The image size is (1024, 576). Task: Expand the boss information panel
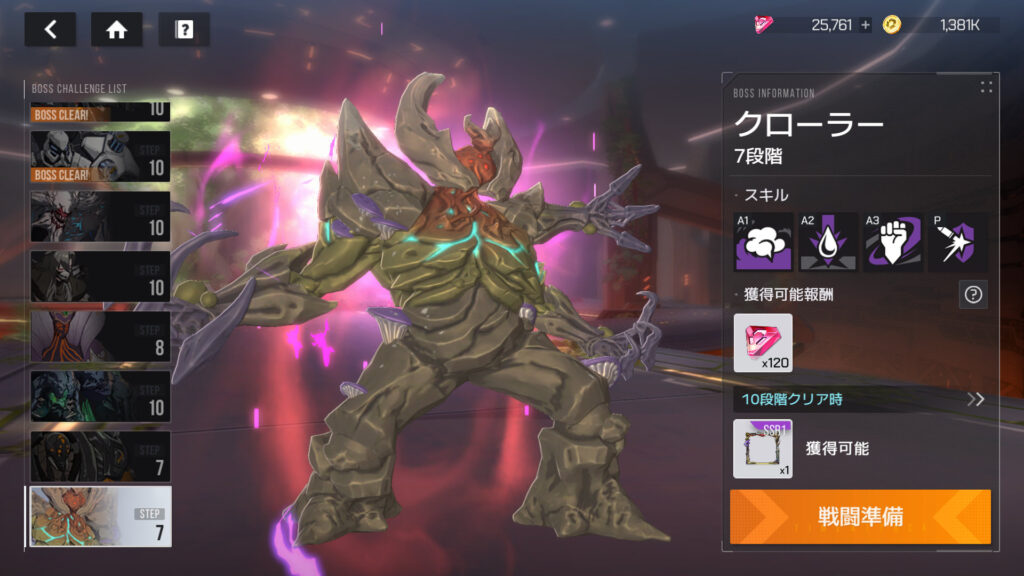[987, 87]
